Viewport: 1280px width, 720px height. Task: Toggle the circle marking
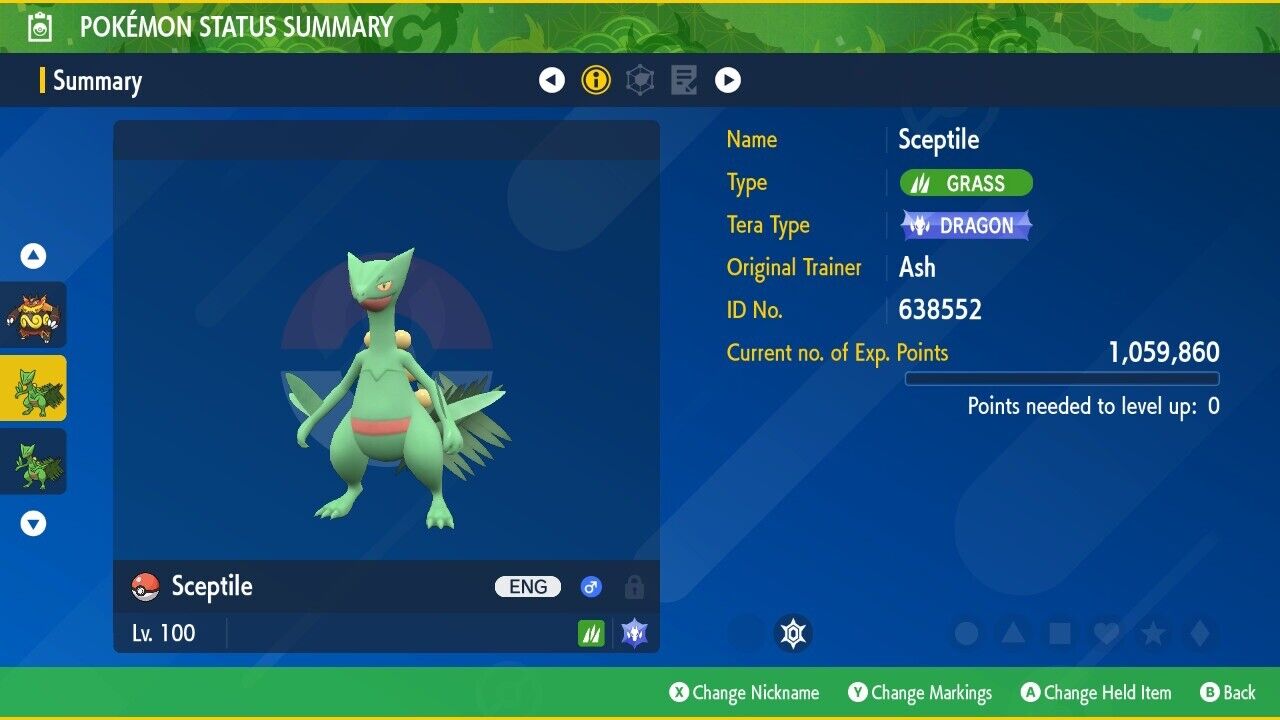click(x=966, y=633)
